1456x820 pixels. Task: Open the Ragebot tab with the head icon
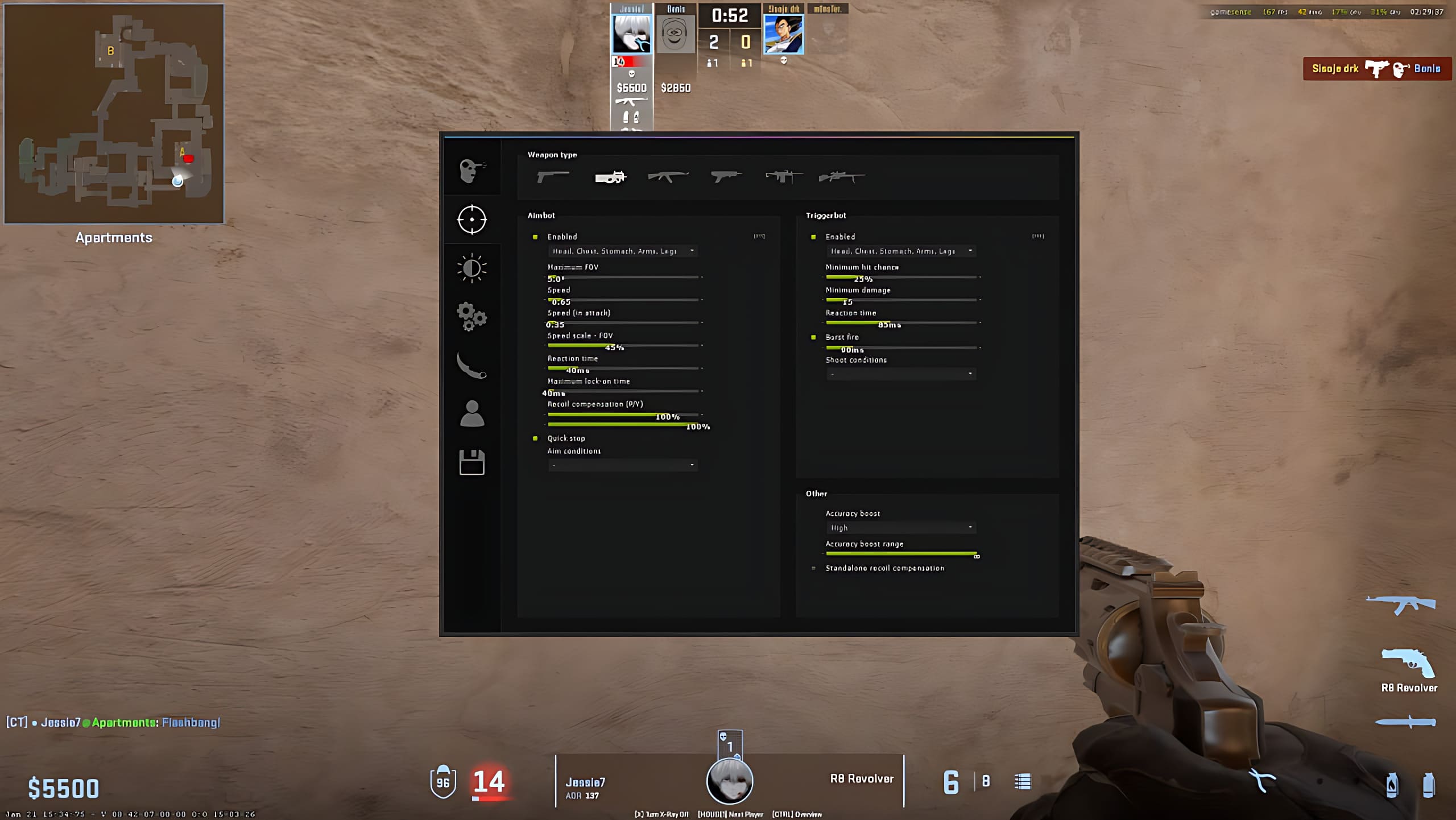pos(471,169)
